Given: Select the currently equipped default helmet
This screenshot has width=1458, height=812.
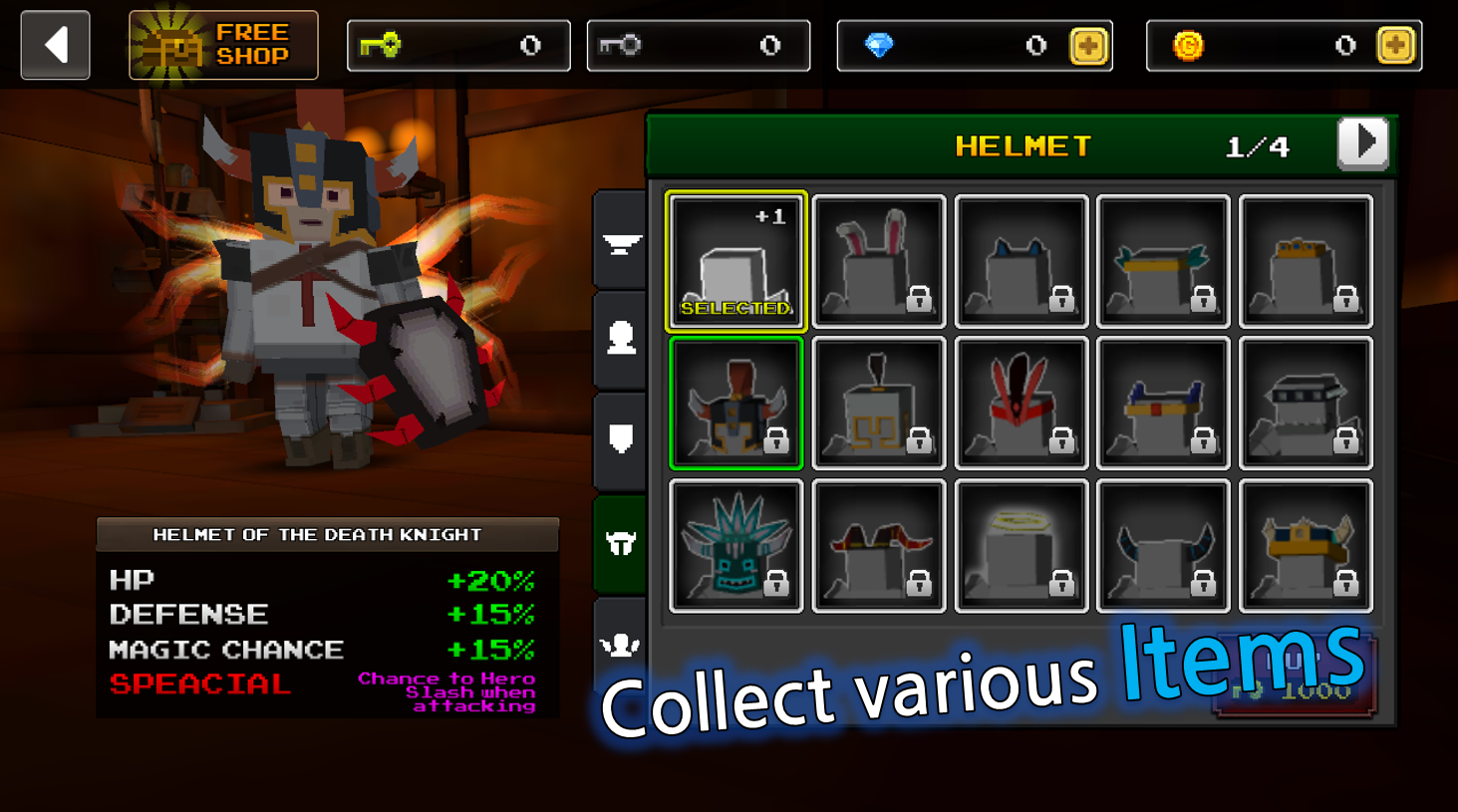Looking at the screenshot, I should tap(735, 261).
